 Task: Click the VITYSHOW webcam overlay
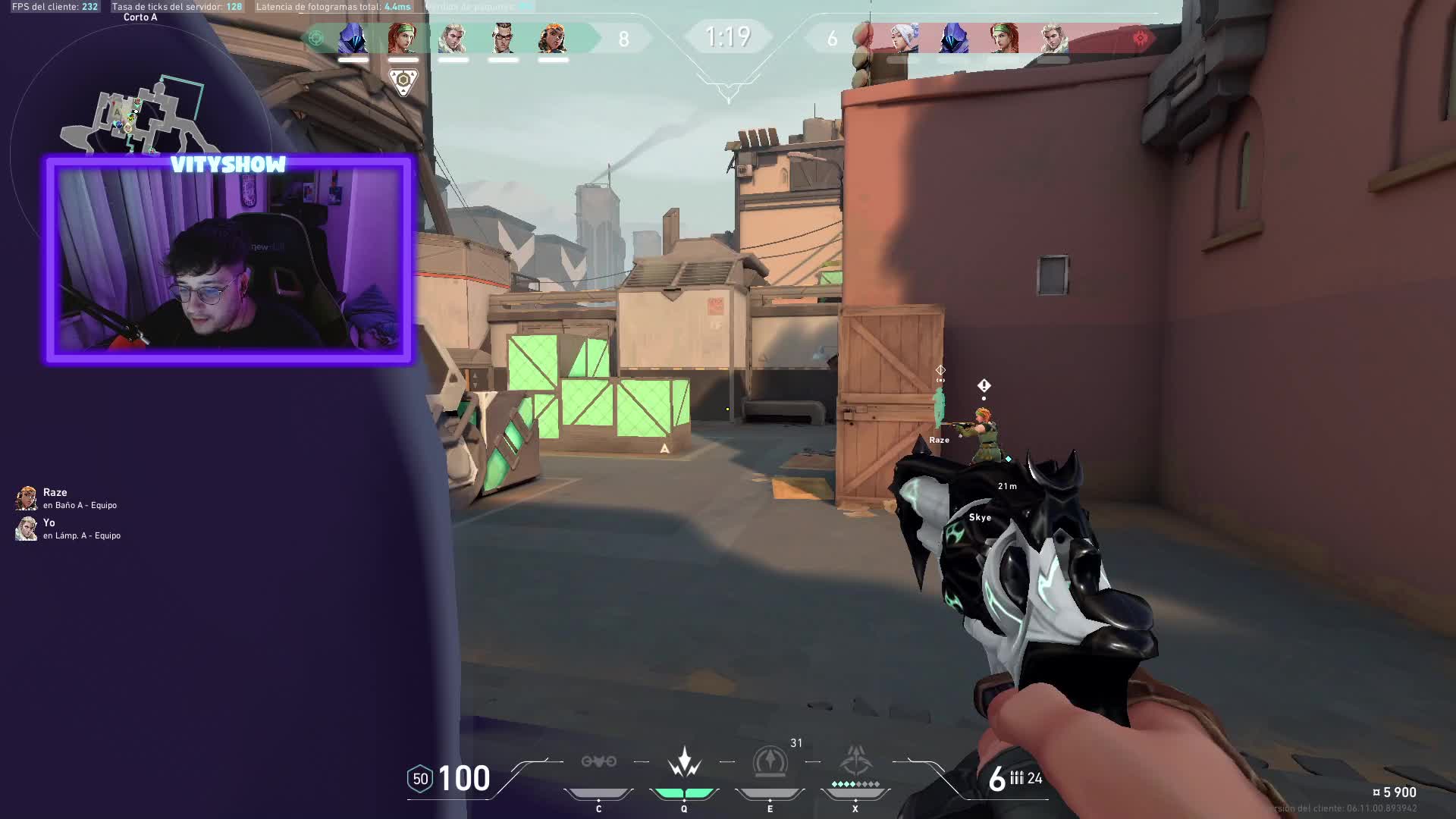pyautogui.click(x=229, y=259)
